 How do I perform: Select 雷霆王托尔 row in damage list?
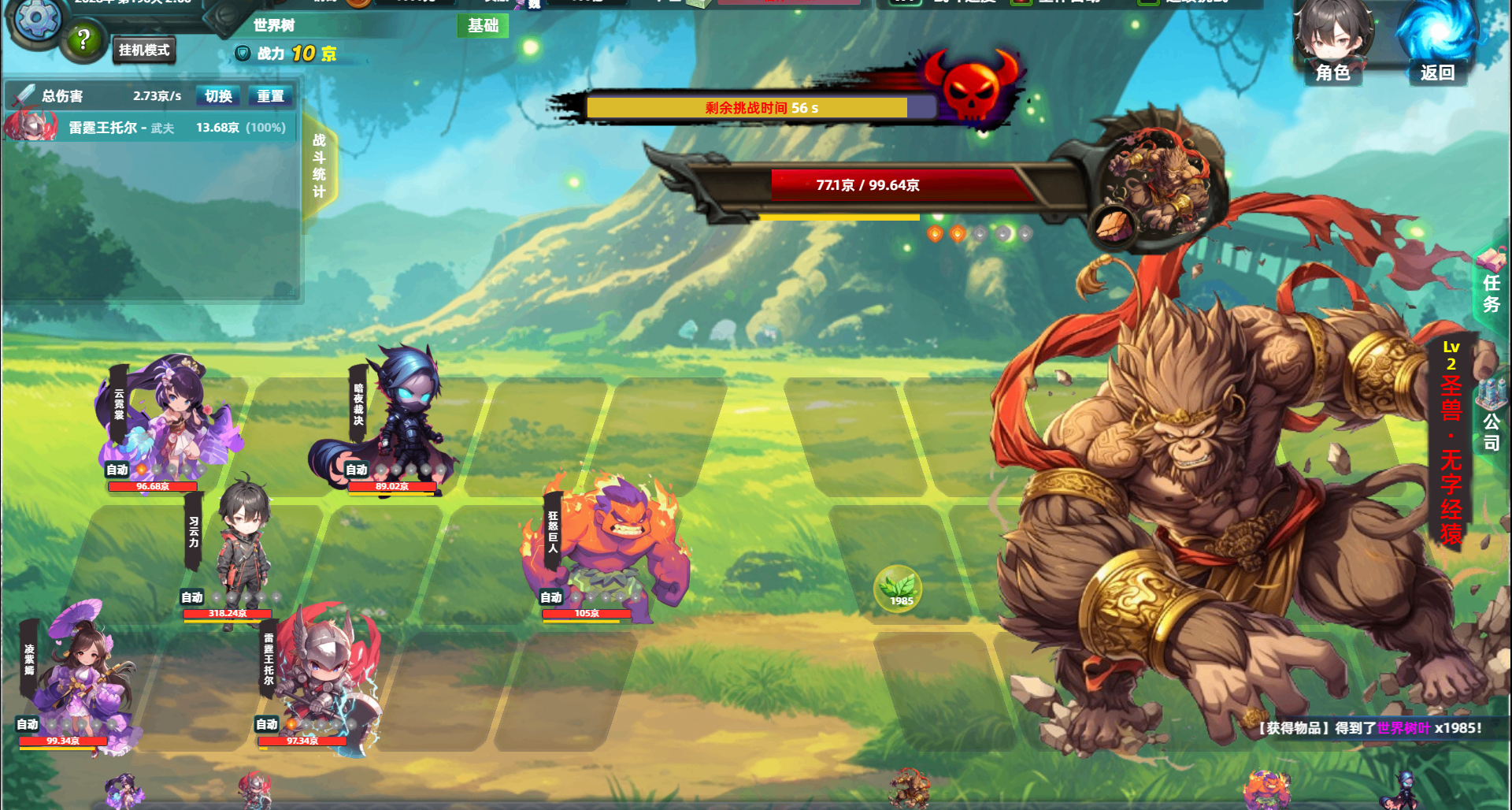click(150, 128)
